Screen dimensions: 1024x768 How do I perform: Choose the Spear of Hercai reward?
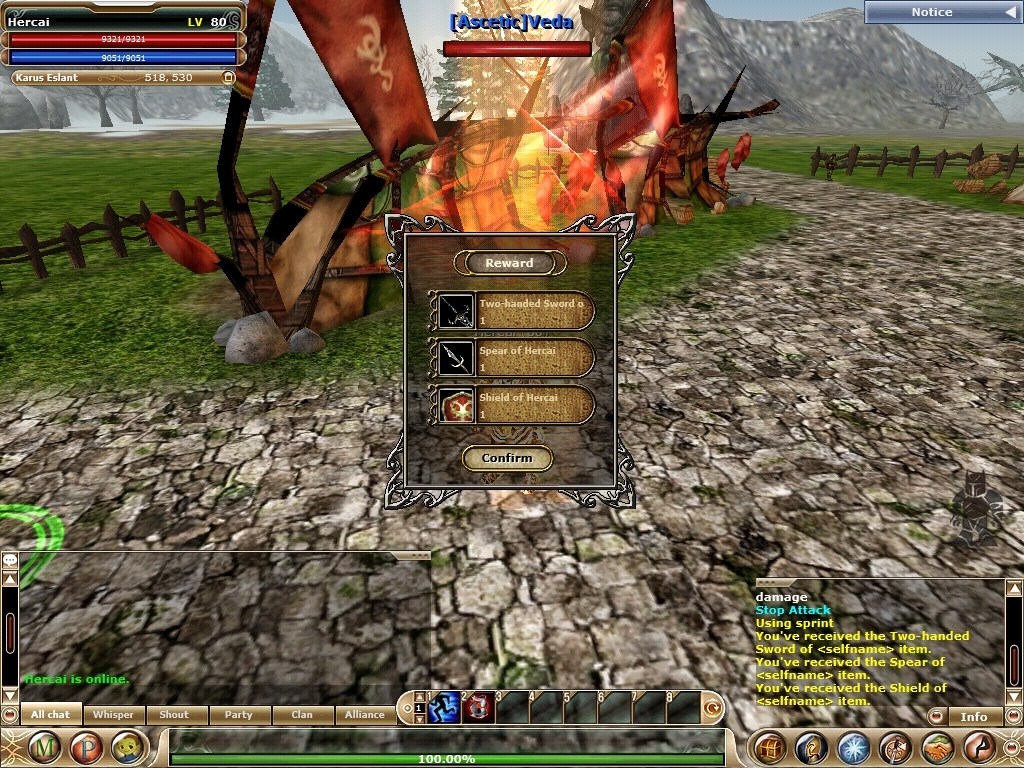pos(512,357)
